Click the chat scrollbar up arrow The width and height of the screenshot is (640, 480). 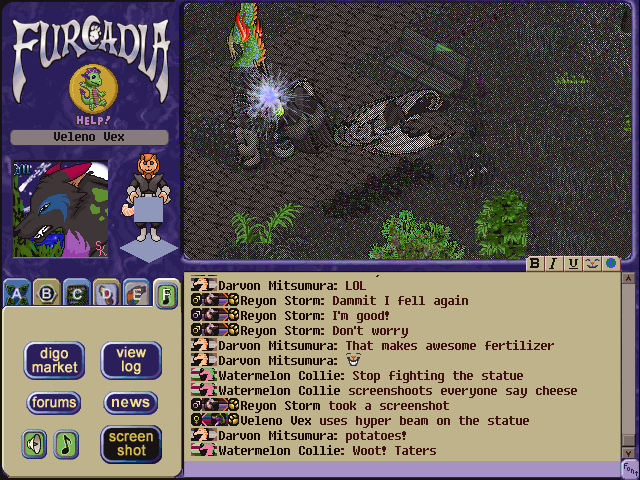point(629,279)
